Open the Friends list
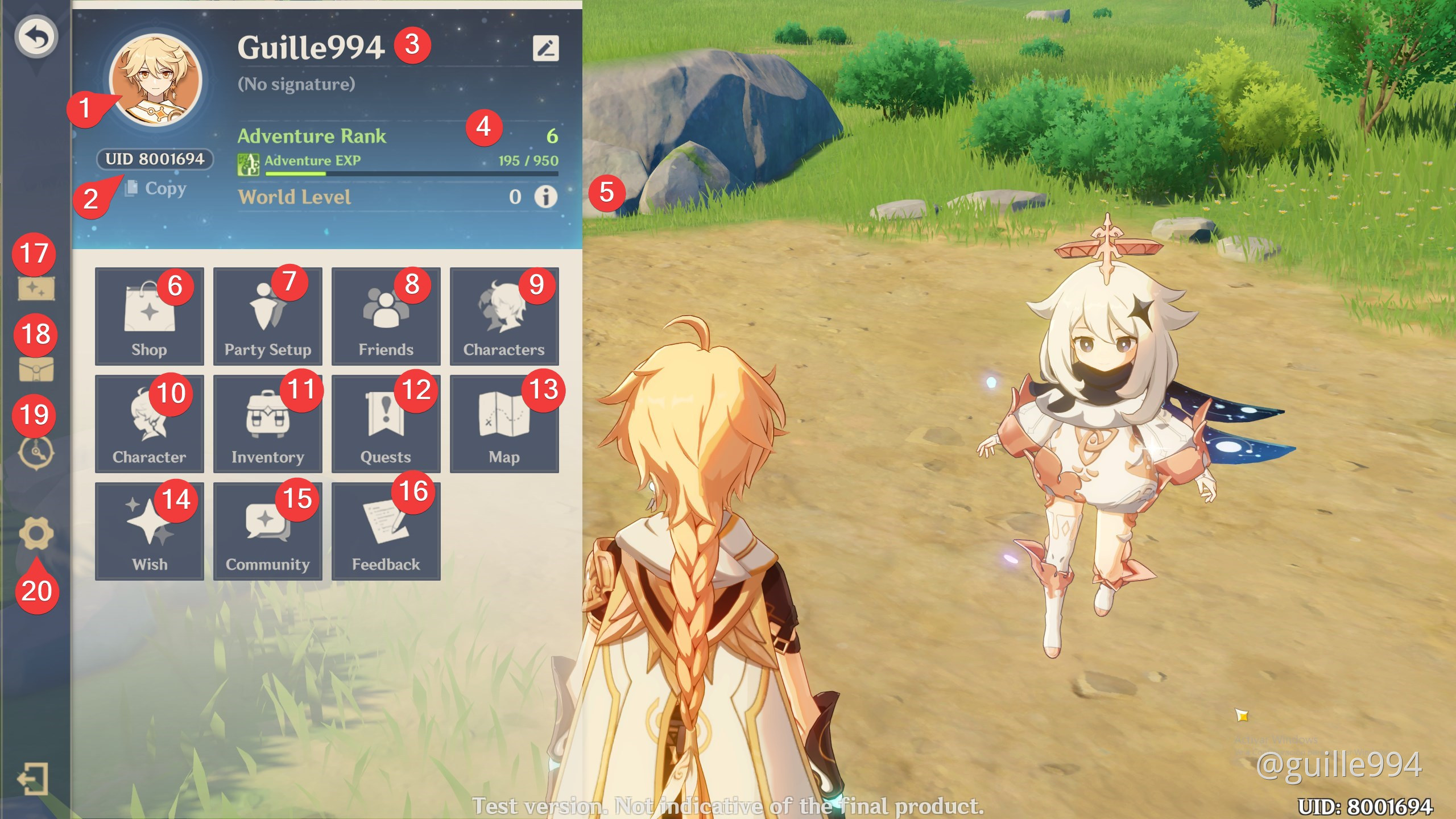The width and height of the screenshot is (1456, 819). 386,316
